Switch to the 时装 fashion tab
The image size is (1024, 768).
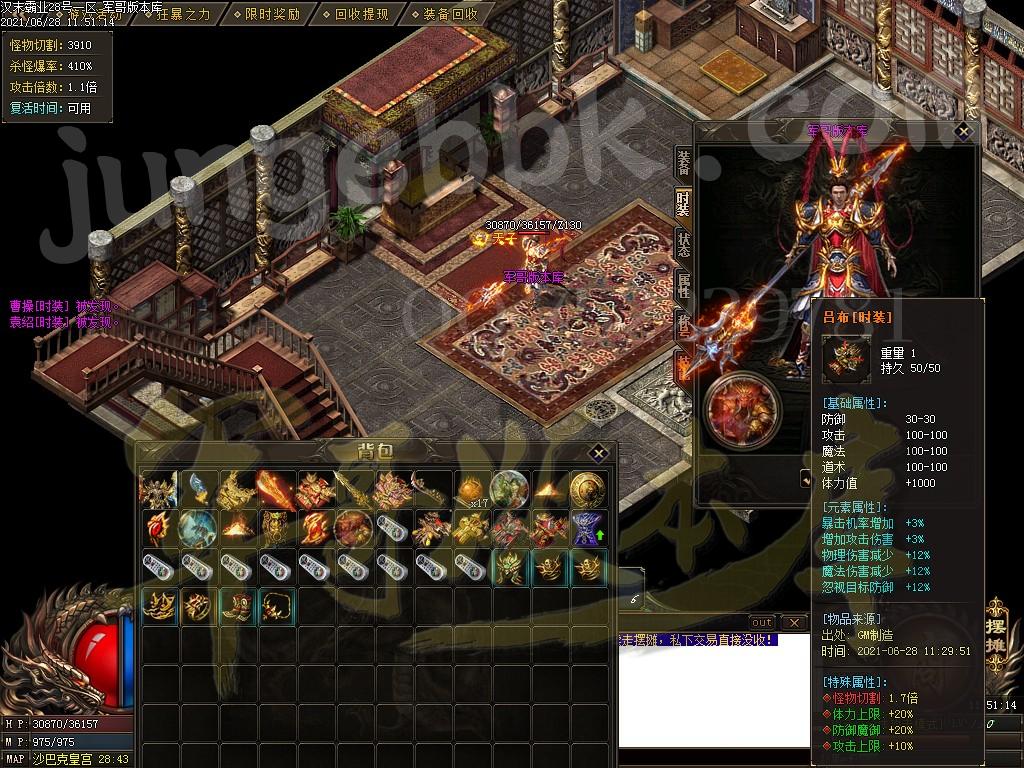(683, 202)
